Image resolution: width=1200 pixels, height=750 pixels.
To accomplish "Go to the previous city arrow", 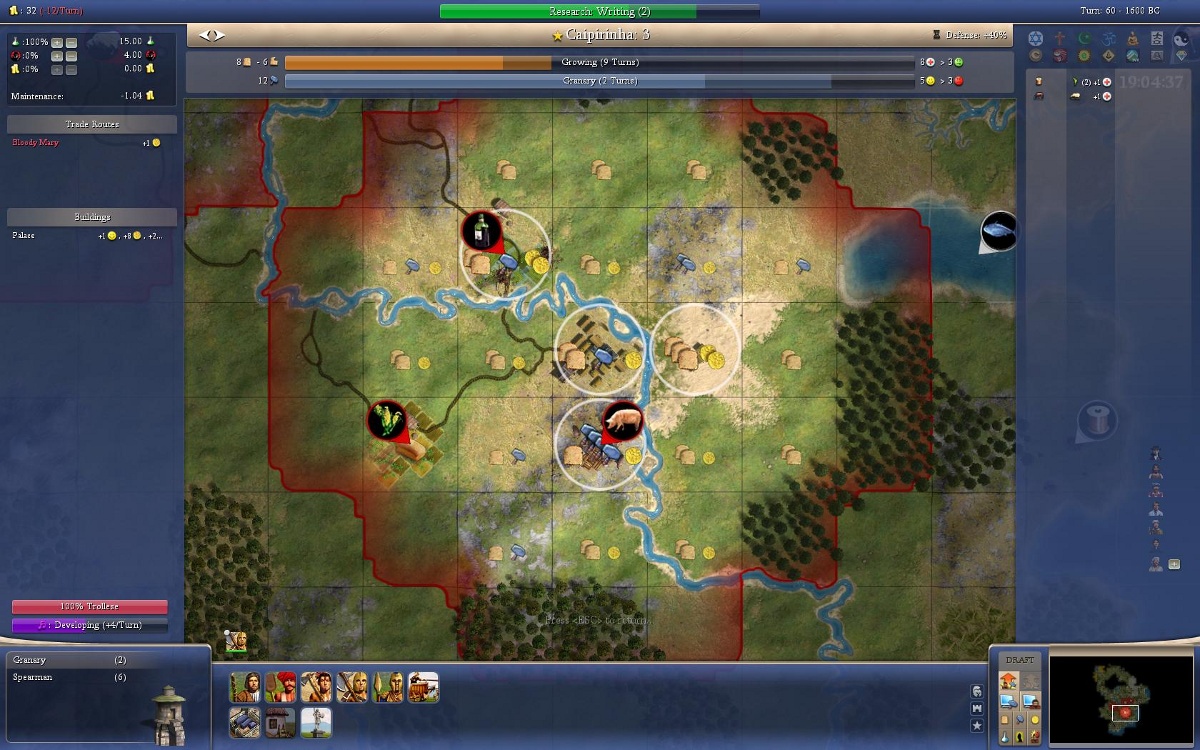I will [x=206, y=35].
